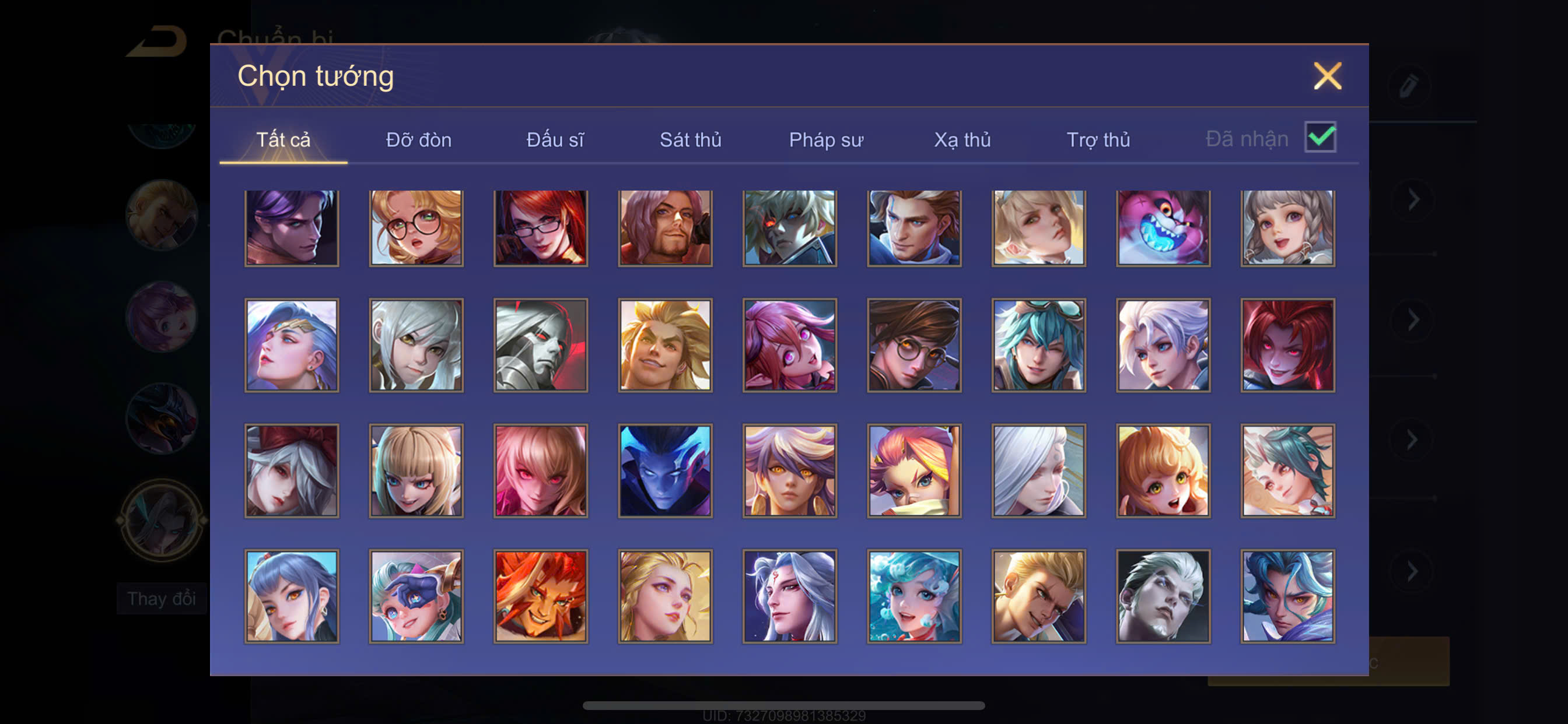Choose the silver armored knight hero portrait
The image size is (1568, 724).
[x=541, y=345]
